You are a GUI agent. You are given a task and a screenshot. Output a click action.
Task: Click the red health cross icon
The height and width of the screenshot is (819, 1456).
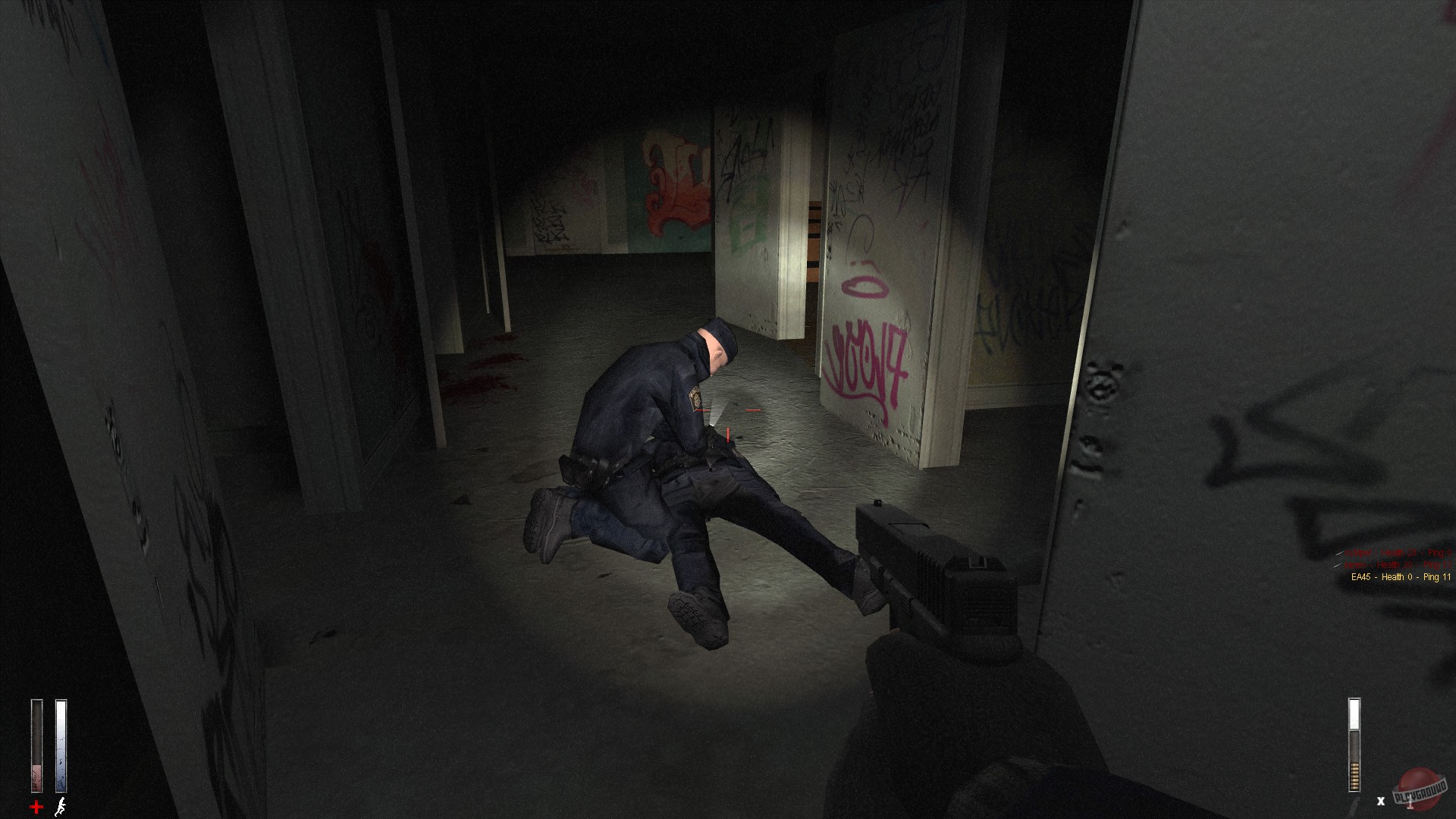coord(36,805)
